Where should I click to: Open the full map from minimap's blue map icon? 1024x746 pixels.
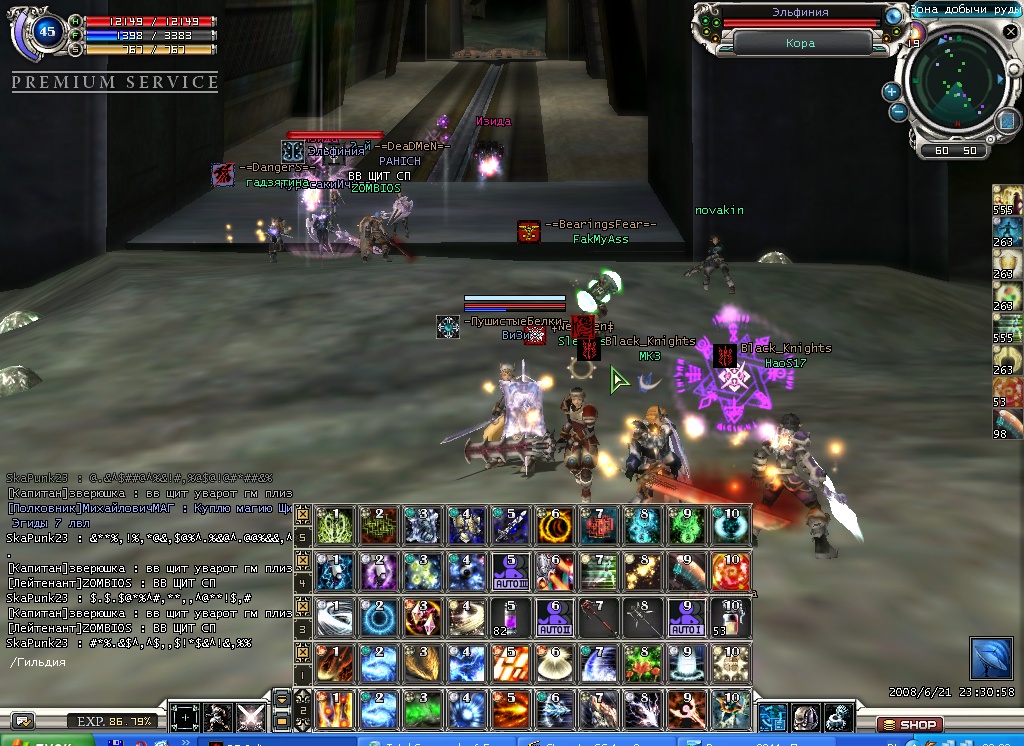[1007, 120]
